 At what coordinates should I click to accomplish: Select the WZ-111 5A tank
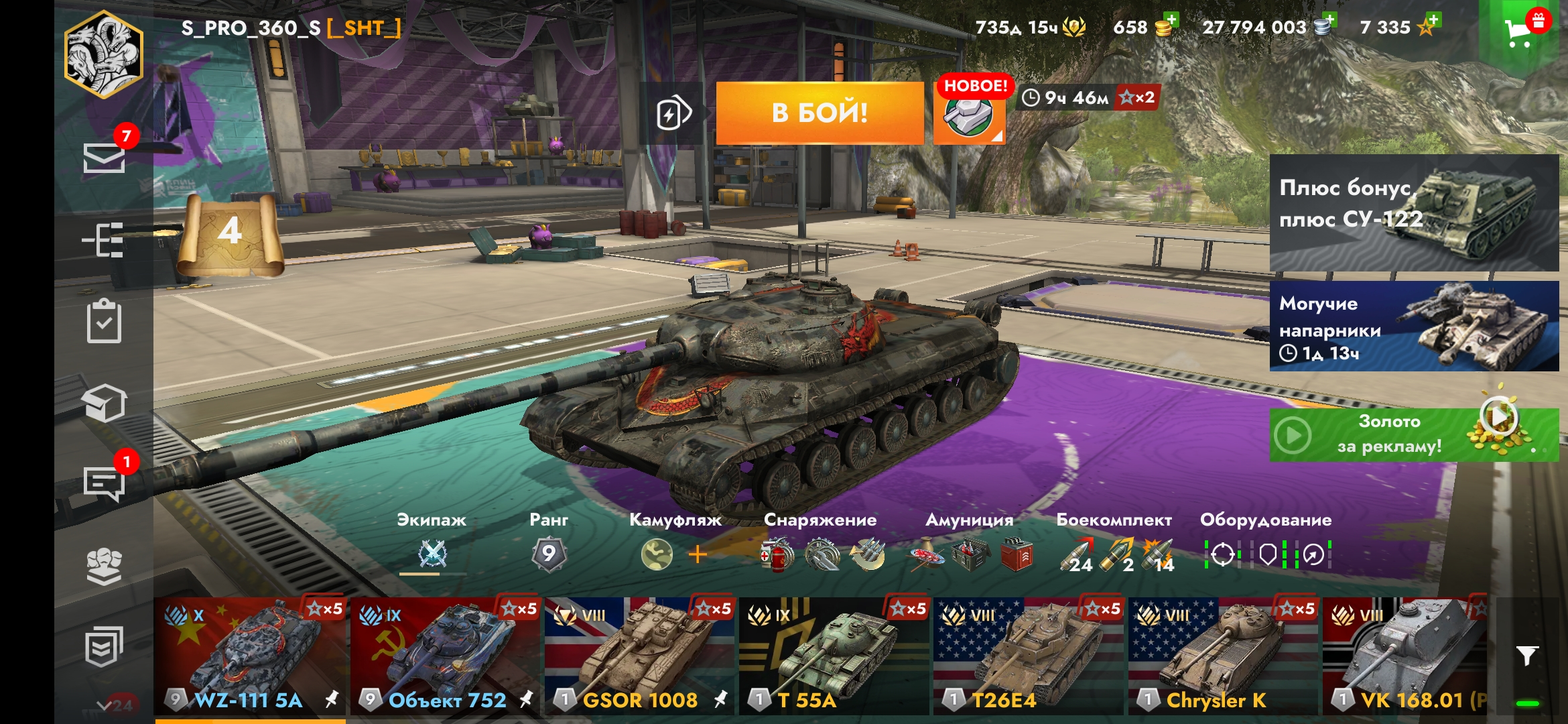click(x=249, y=657)
